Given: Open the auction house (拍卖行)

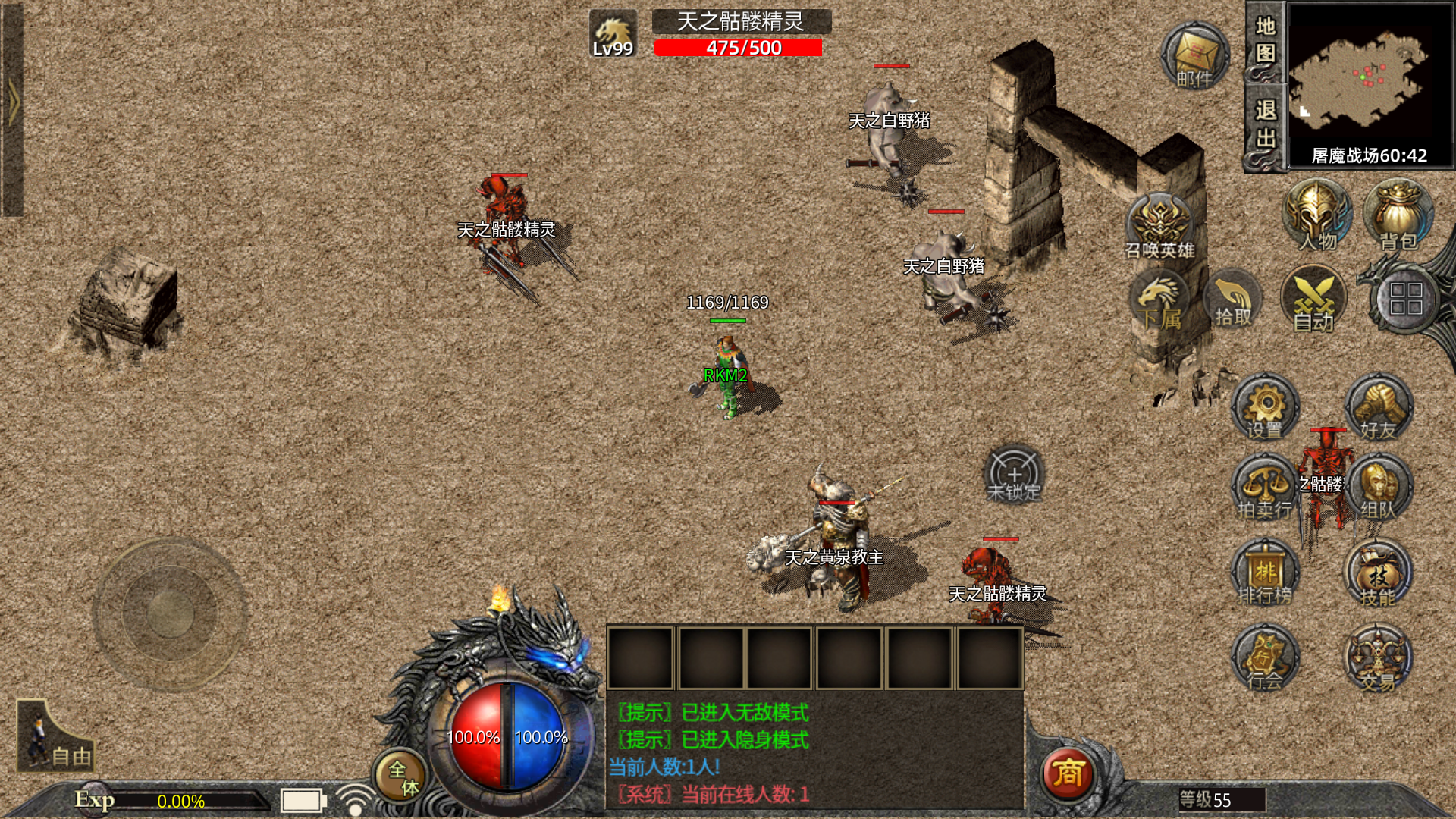Looking at the screenshot, I should [1265, 488].
